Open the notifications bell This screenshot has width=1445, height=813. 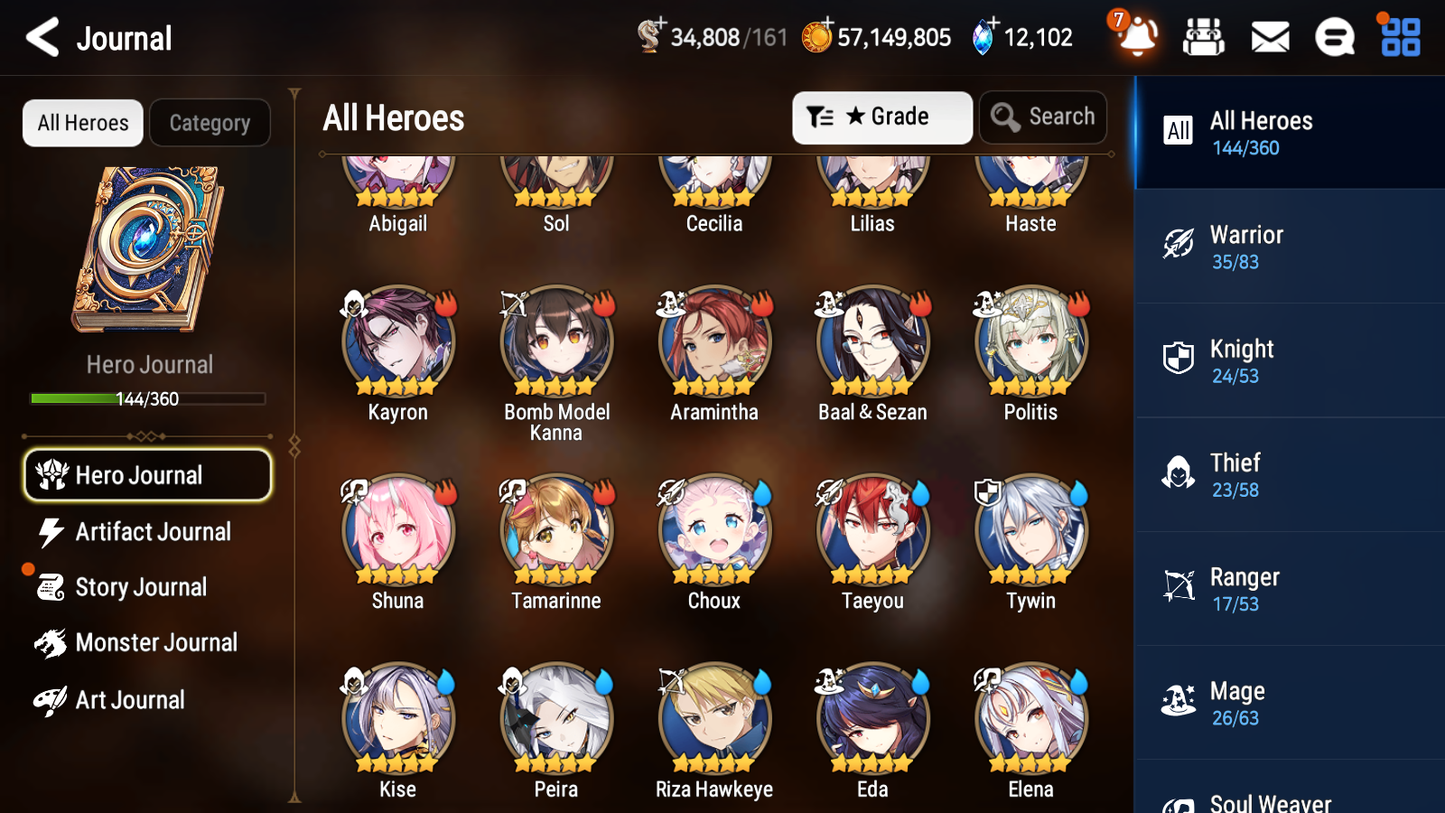[1135, 36]
